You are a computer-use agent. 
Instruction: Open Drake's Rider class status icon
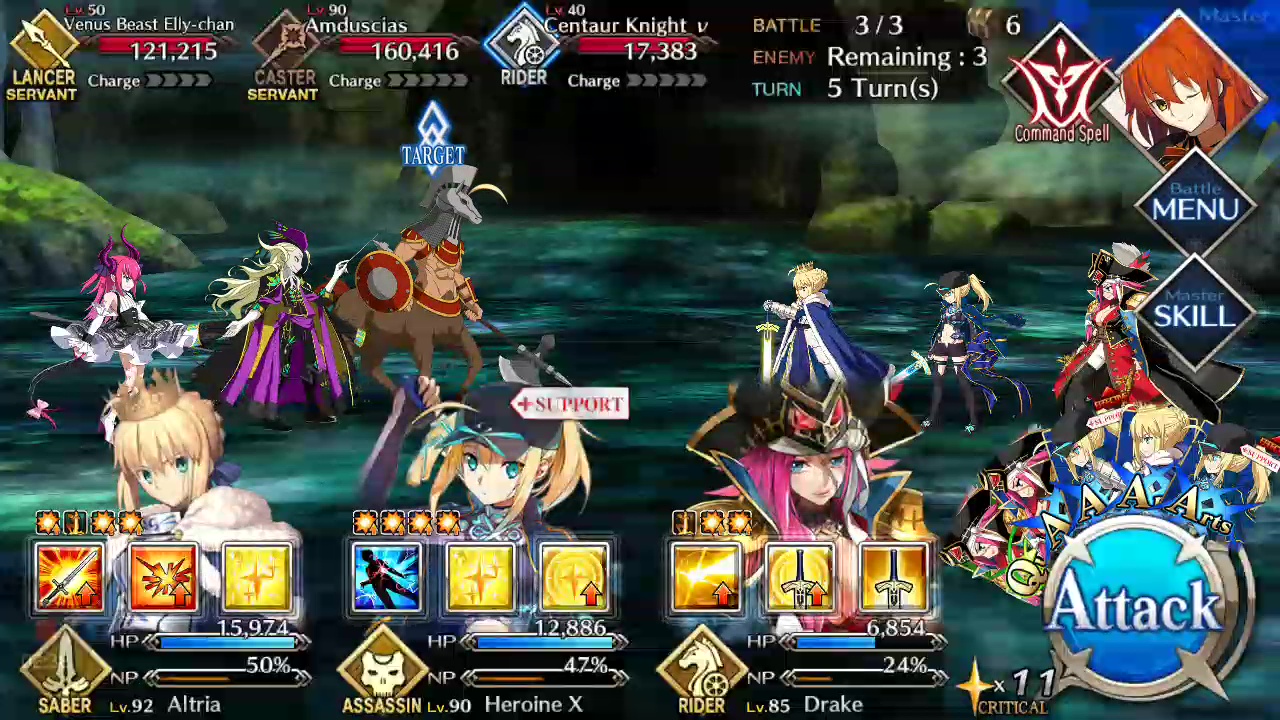click(x=701, y=672)
